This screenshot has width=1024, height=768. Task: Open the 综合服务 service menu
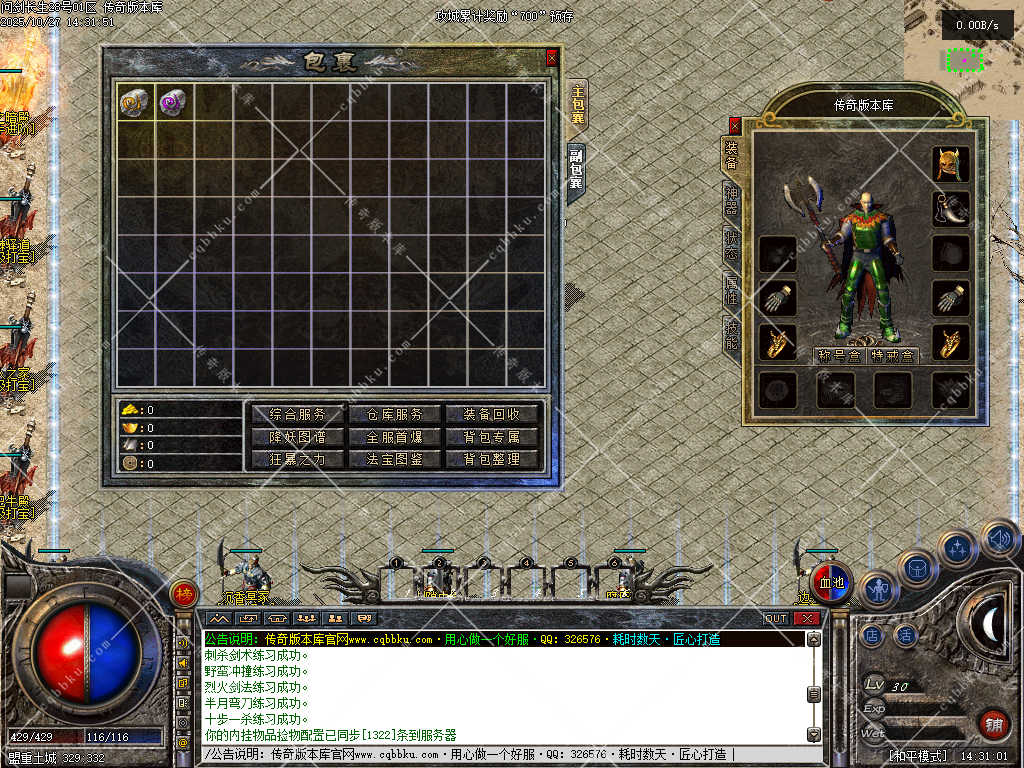pyautogui.click(x=297, y=414)
